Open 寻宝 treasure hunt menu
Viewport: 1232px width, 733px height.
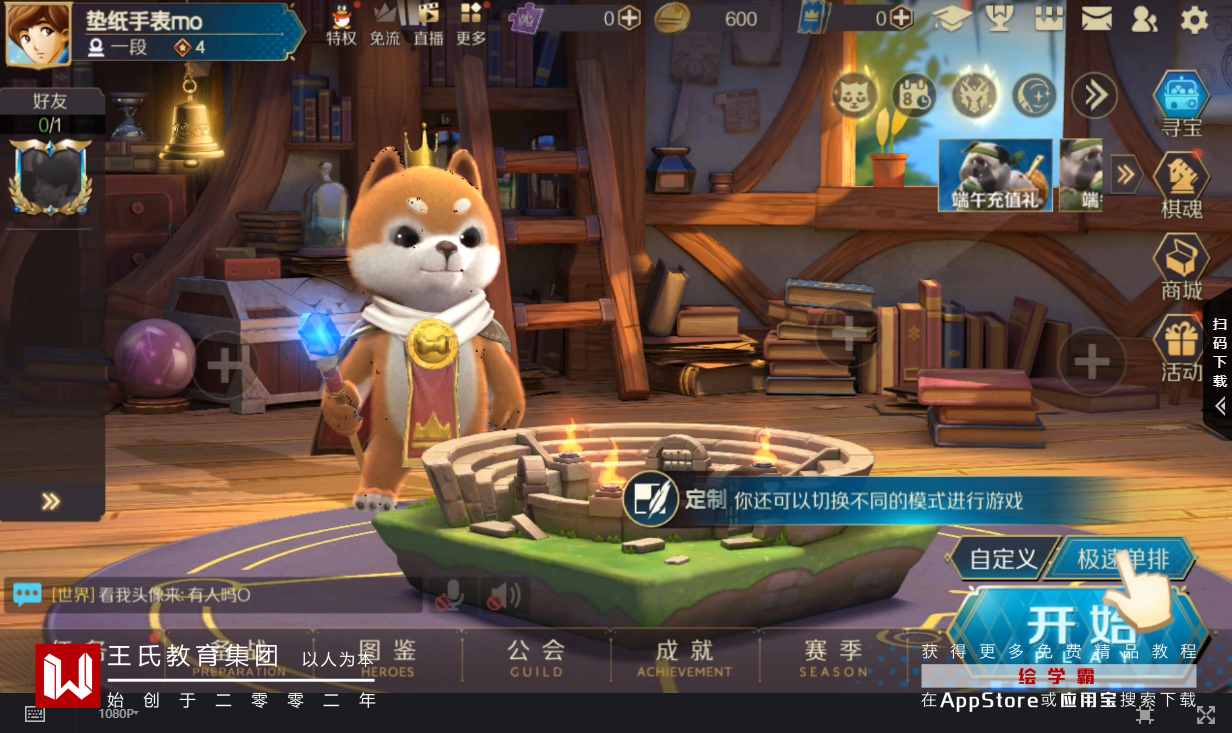pyautogui.click(x=1181, y=105)
